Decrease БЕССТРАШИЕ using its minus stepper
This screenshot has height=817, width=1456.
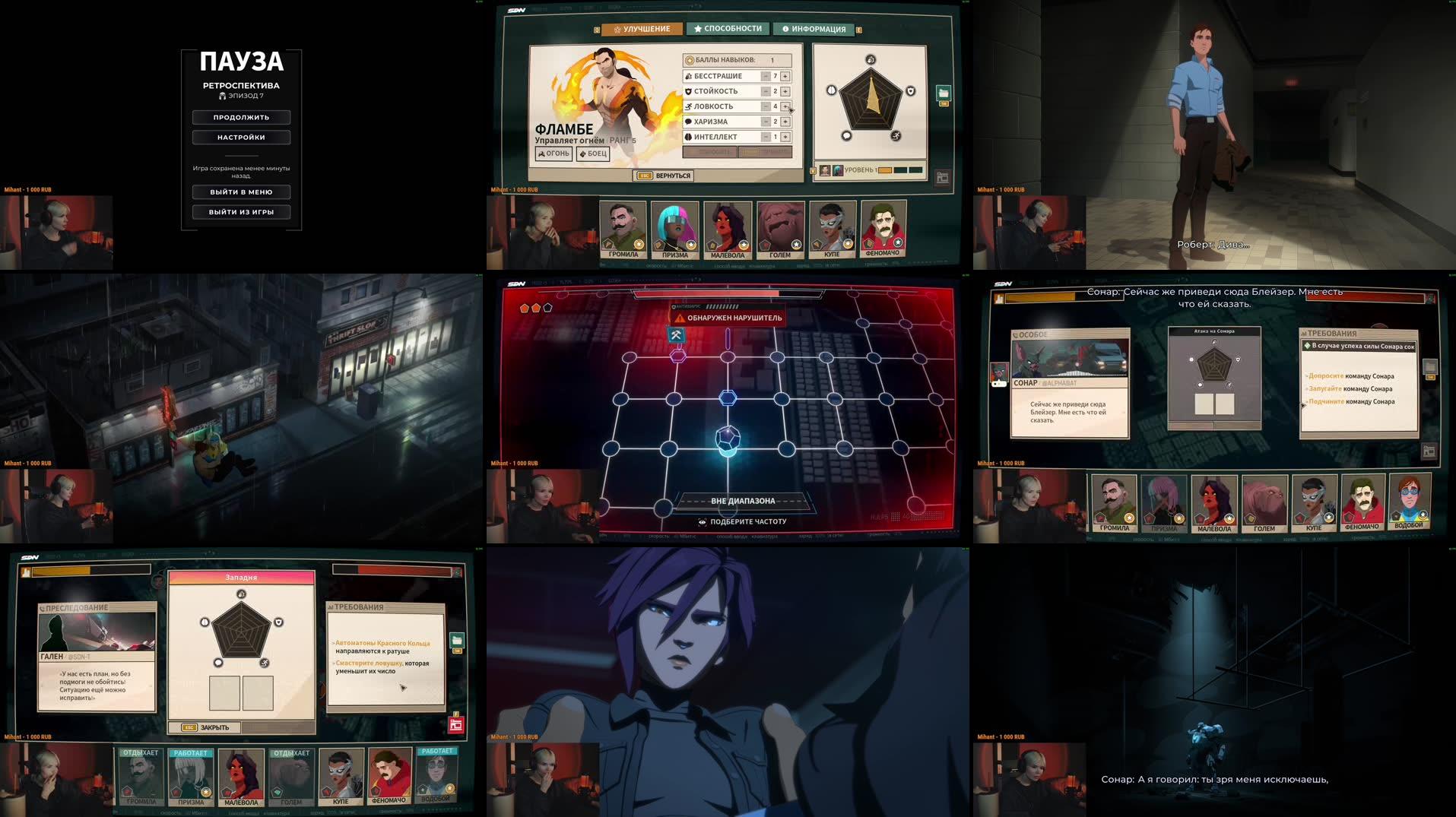tap(767, 75)
